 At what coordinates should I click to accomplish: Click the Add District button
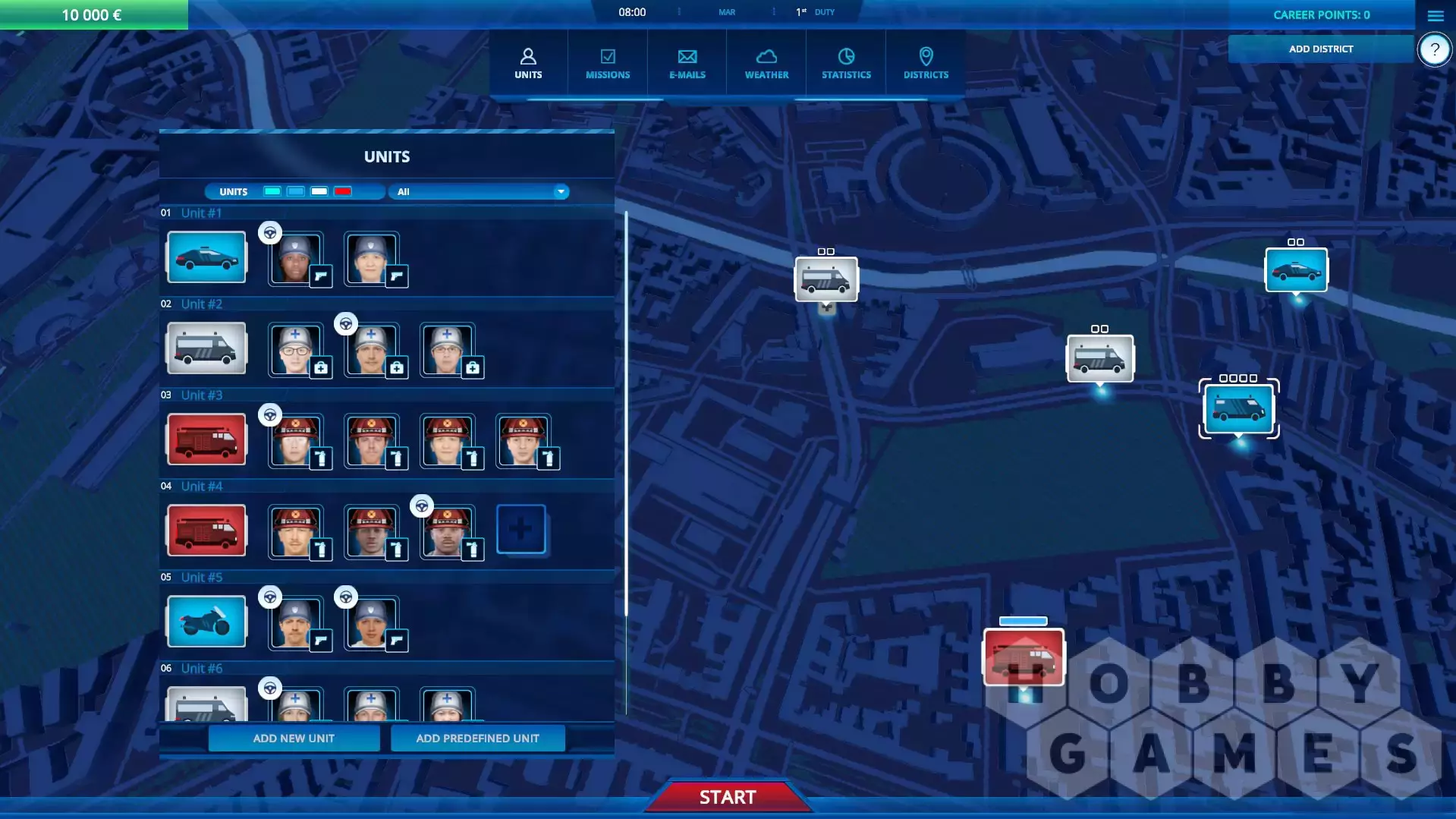tap(1320, 49)
